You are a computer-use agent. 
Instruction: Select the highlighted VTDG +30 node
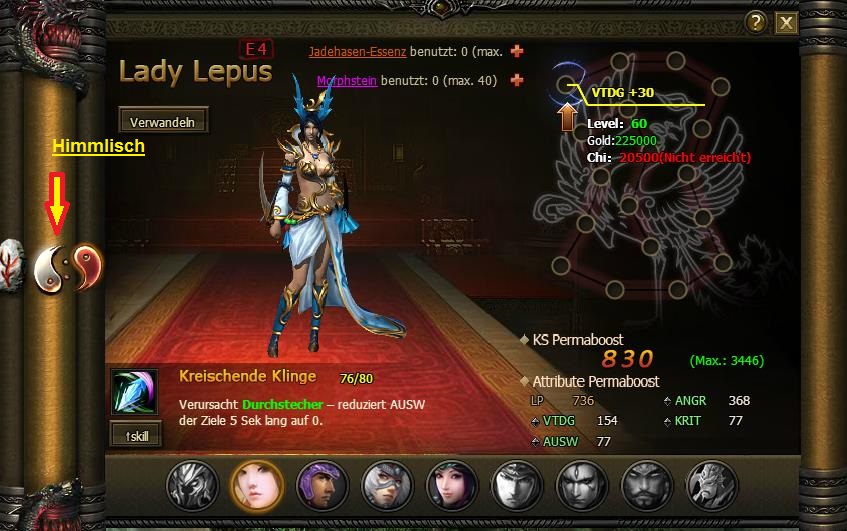click(566, 85)
